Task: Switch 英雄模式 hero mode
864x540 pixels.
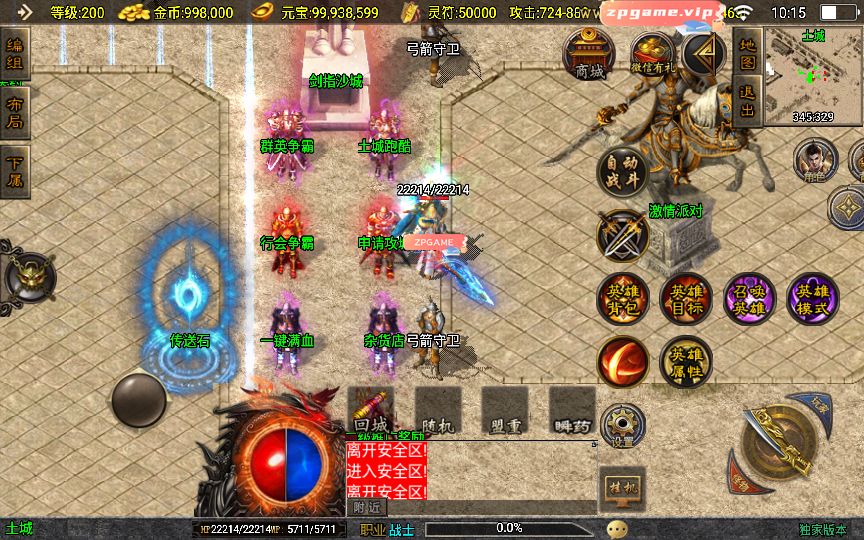Action: pyautogui.click(x=812, y=298)
